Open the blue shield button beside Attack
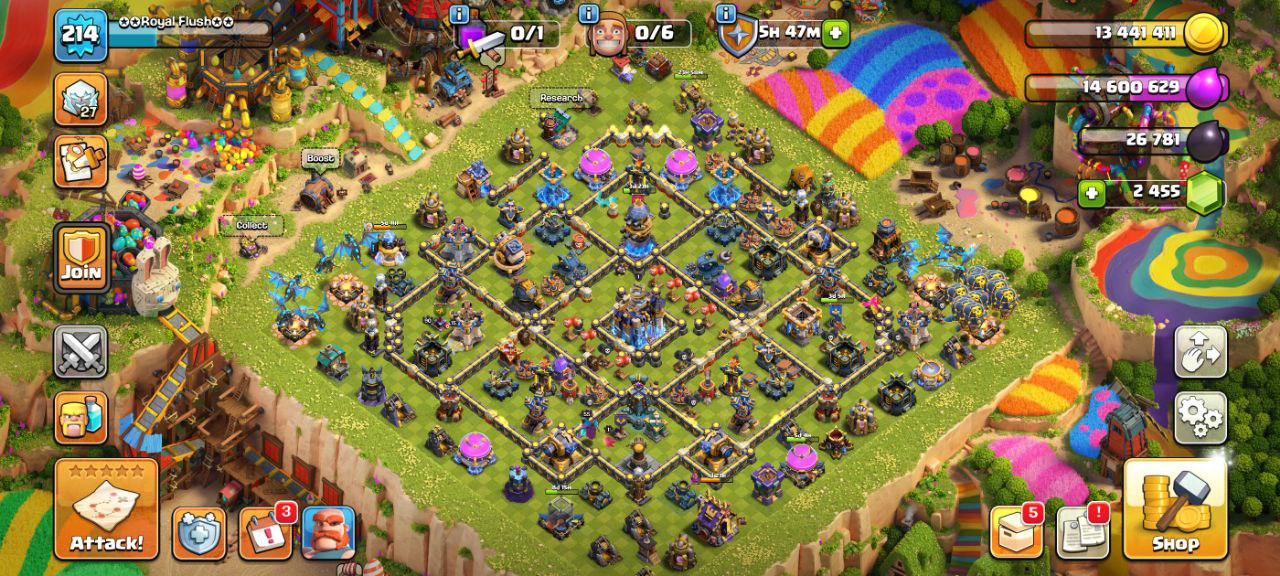 [199, 533]
